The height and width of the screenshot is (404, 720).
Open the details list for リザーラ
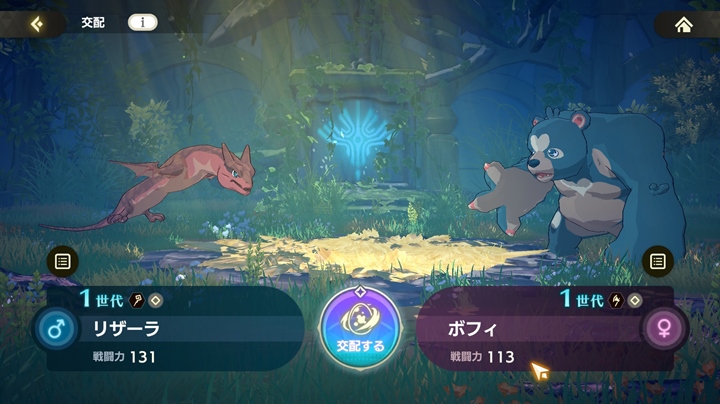tap(62, 262)
